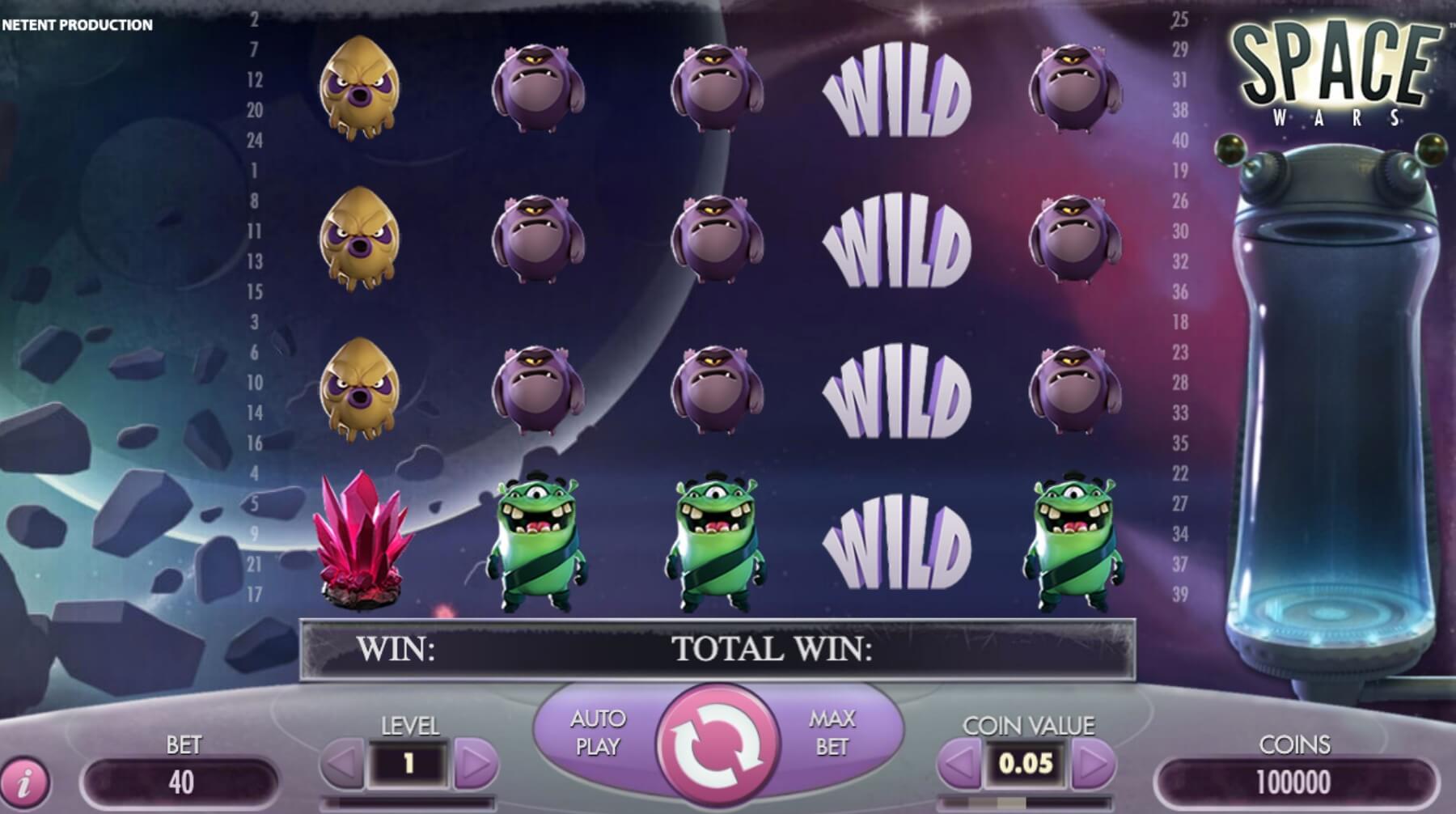Lower the coin value
The width and height of the screenshot is (1456, 814).
(x=959, y=762)
